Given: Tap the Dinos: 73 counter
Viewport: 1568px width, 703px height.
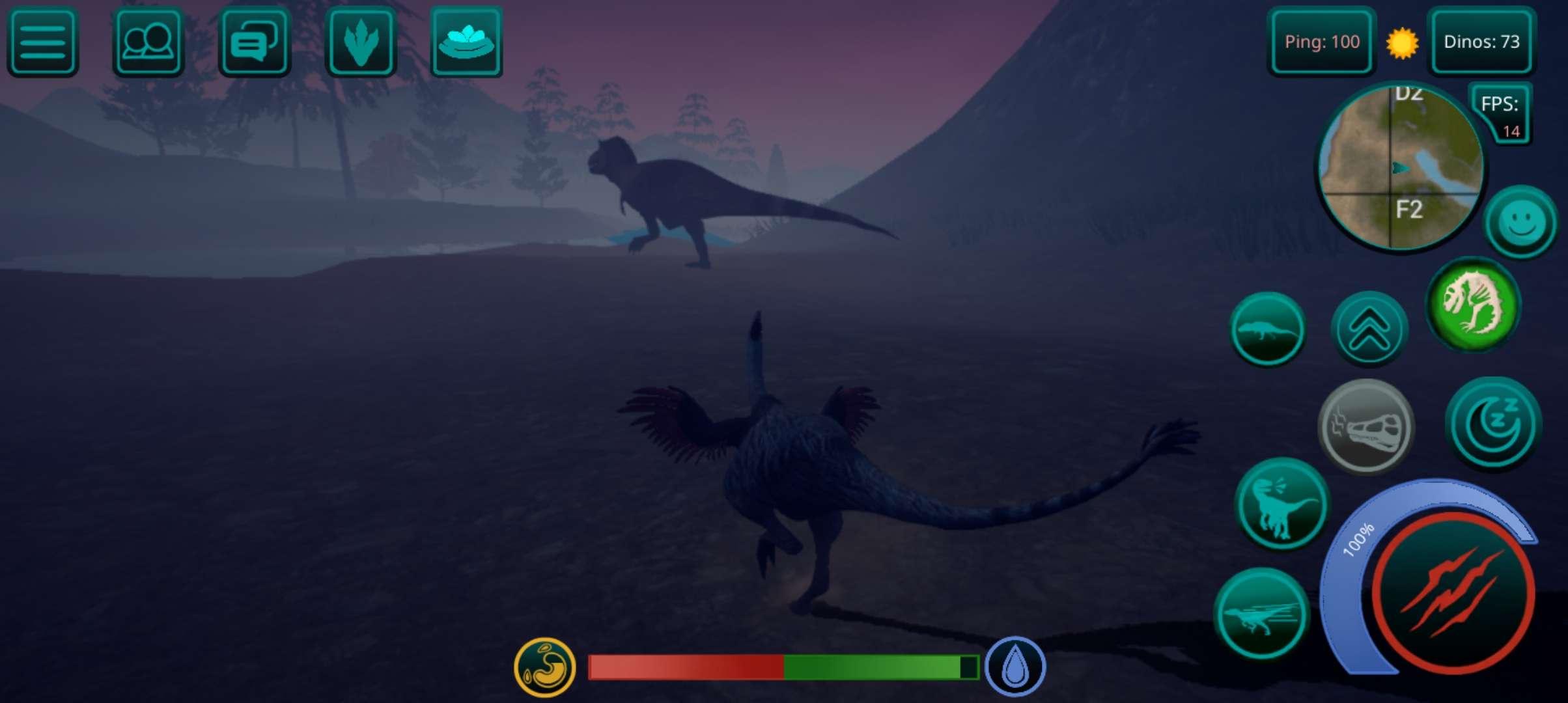Looking at the screenshot, I should (x=1481, y=42).
